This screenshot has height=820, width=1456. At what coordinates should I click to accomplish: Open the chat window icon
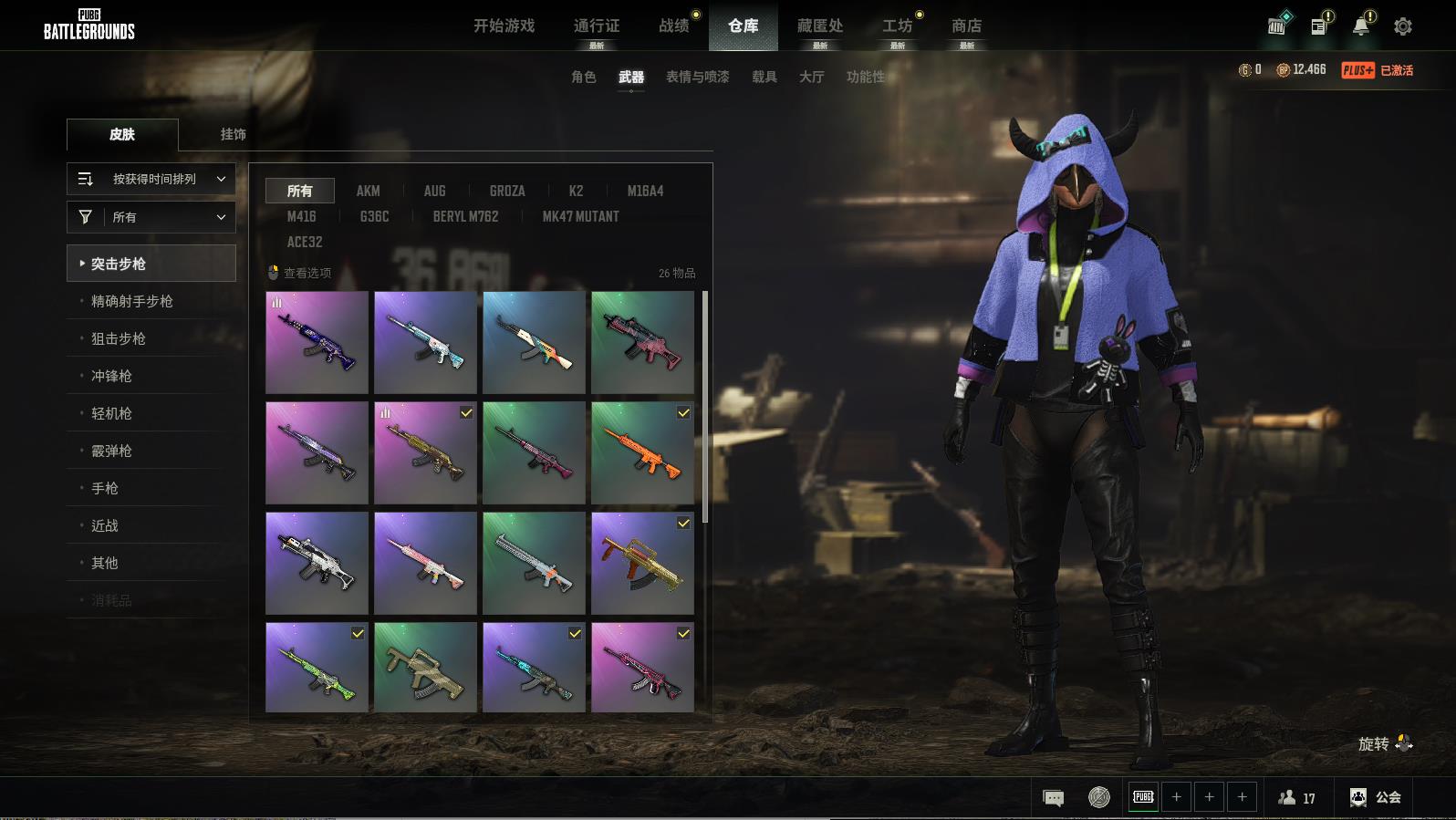coord(1053,798)
